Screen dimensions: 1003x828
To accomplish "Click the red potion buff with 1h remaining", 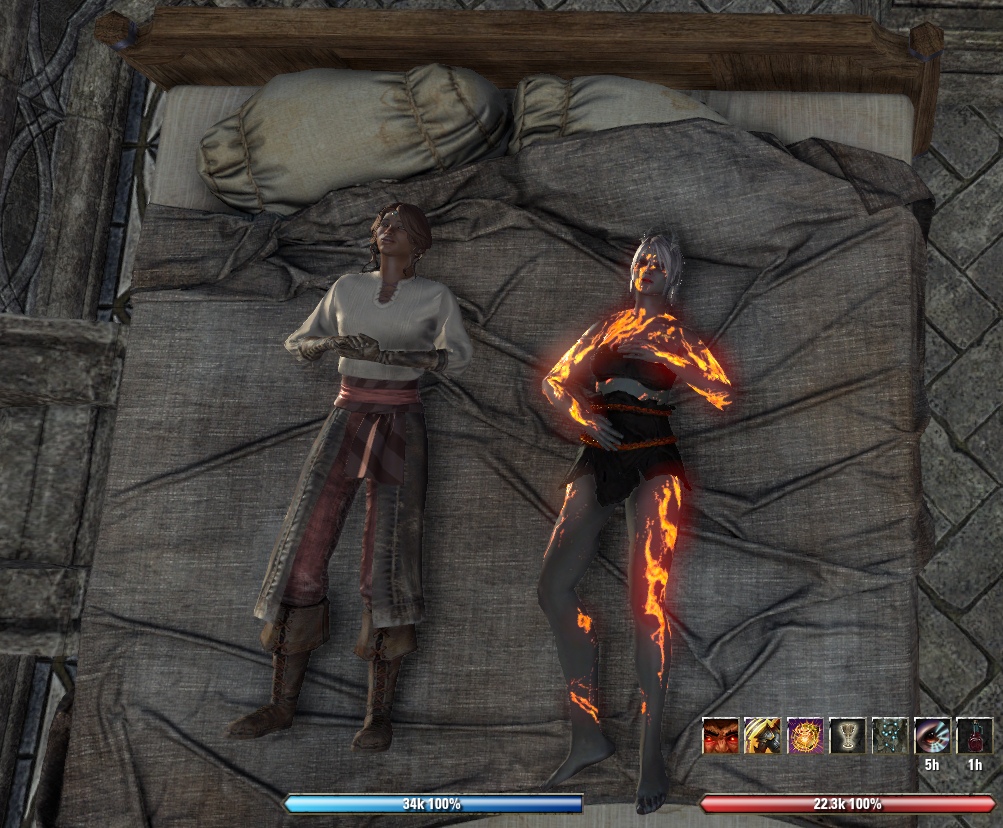I will click(x=974, y=736).
